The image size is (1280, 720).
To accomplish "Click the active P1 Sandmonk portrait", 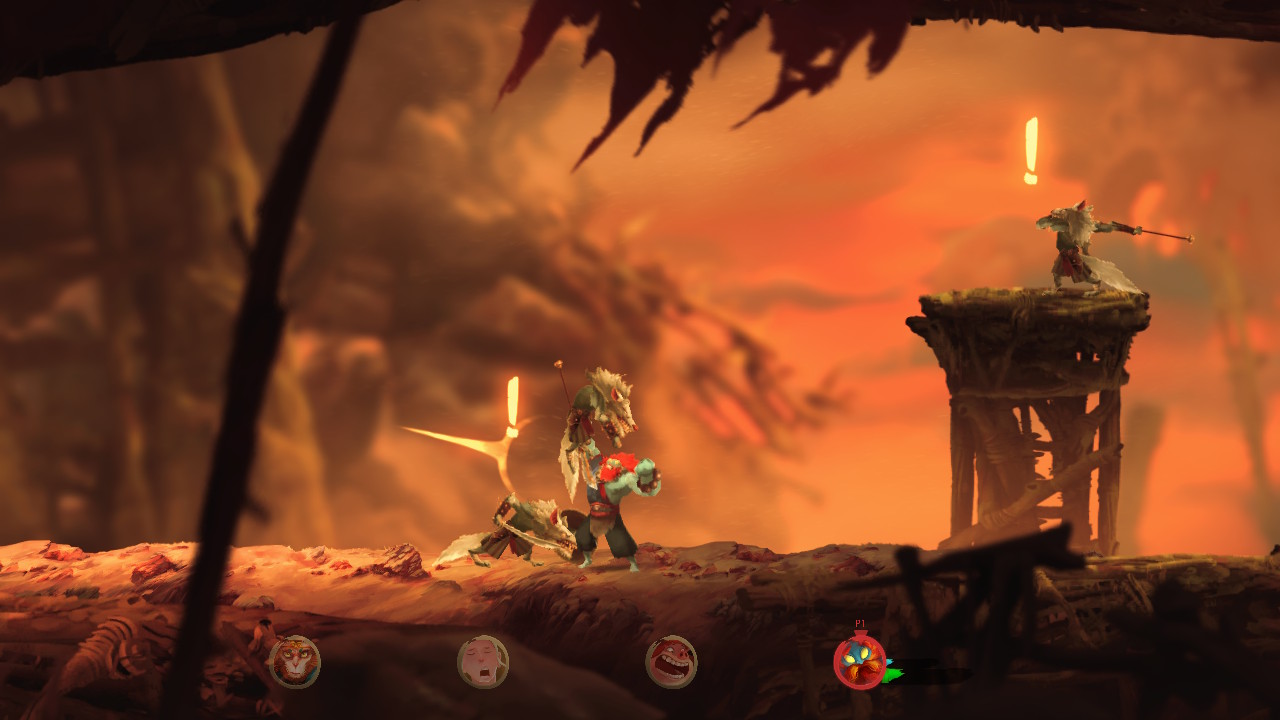I will 859,662.
